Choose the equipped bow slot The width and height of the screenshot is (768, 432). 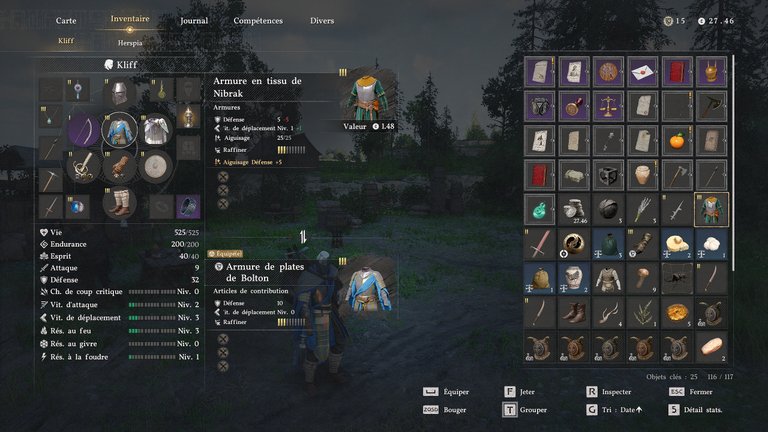click(85, 130)
